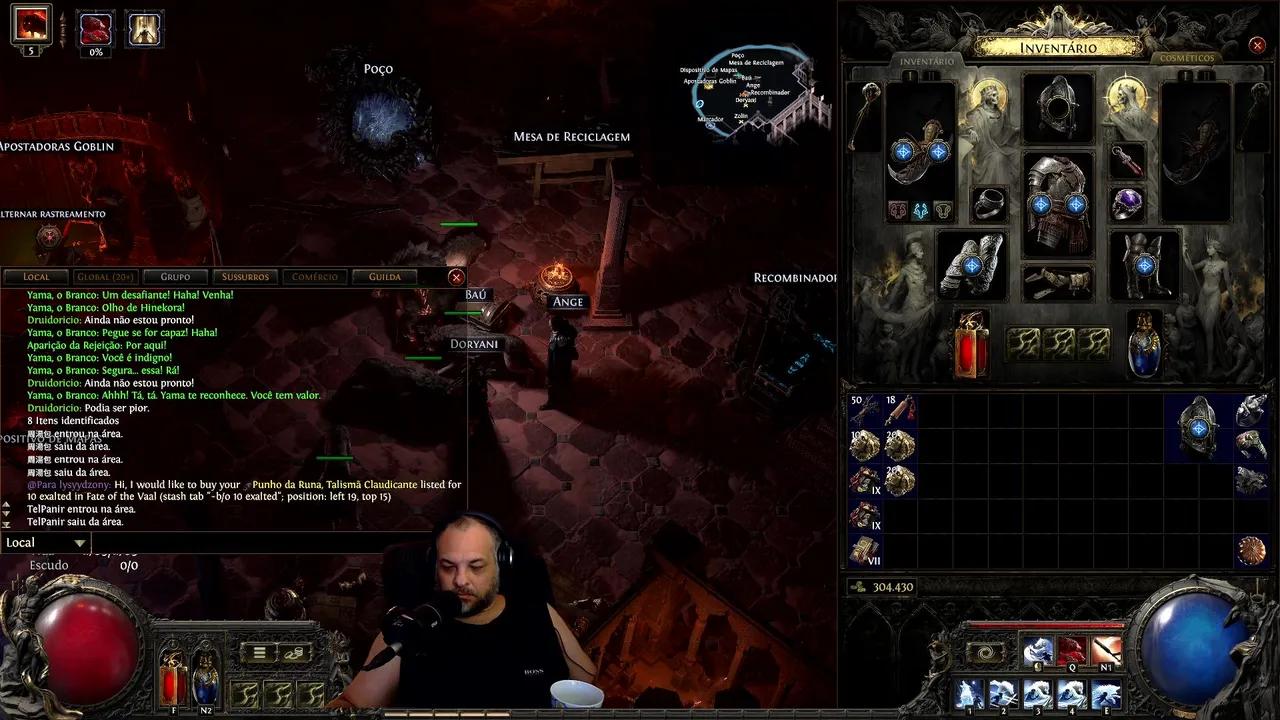Close the chat panel with its X button
The width and height of the screenshot is (1280, 720).
tap(456, 277)
